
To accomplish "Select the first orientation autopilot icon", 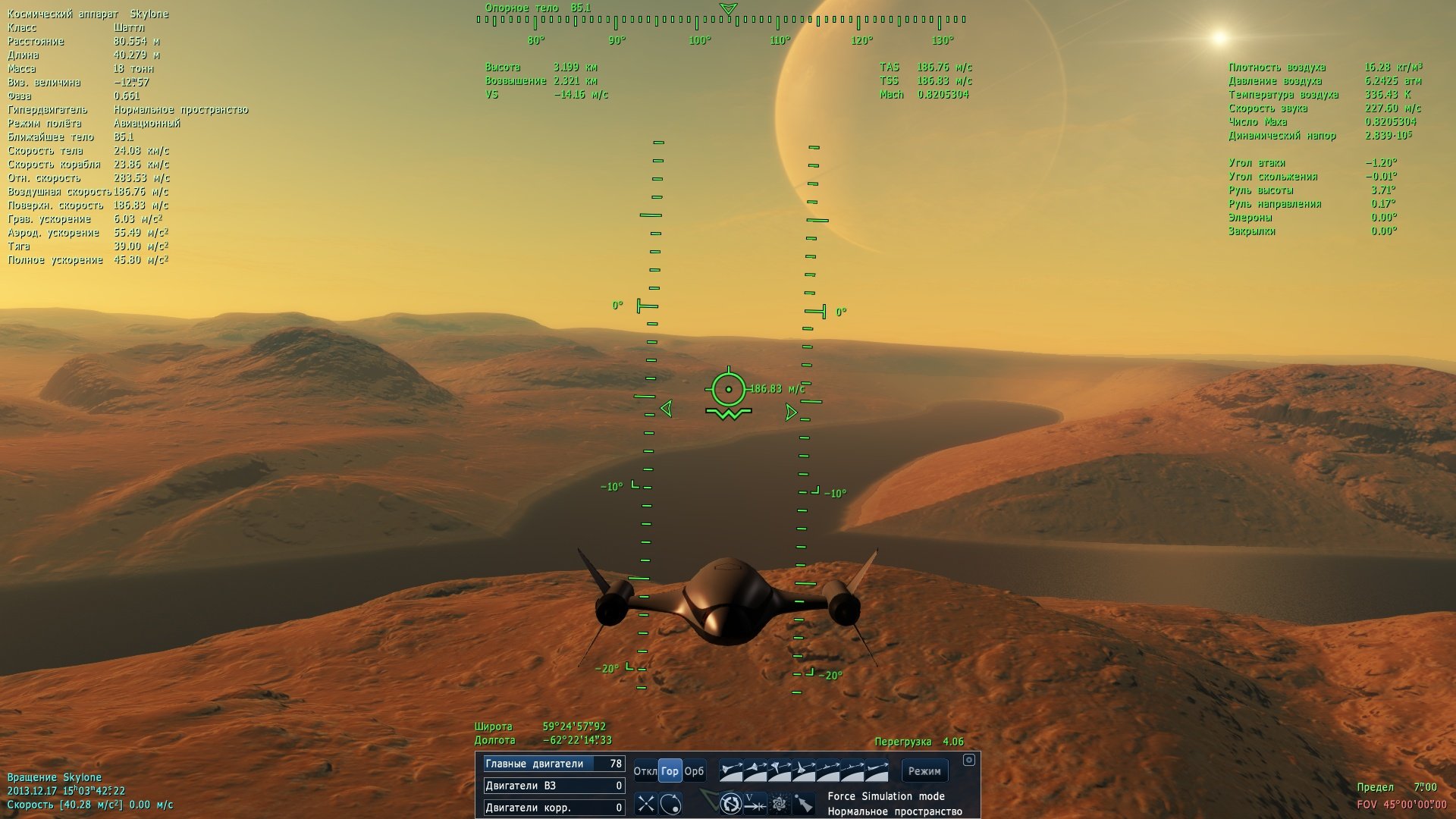I will pos(731,771).
